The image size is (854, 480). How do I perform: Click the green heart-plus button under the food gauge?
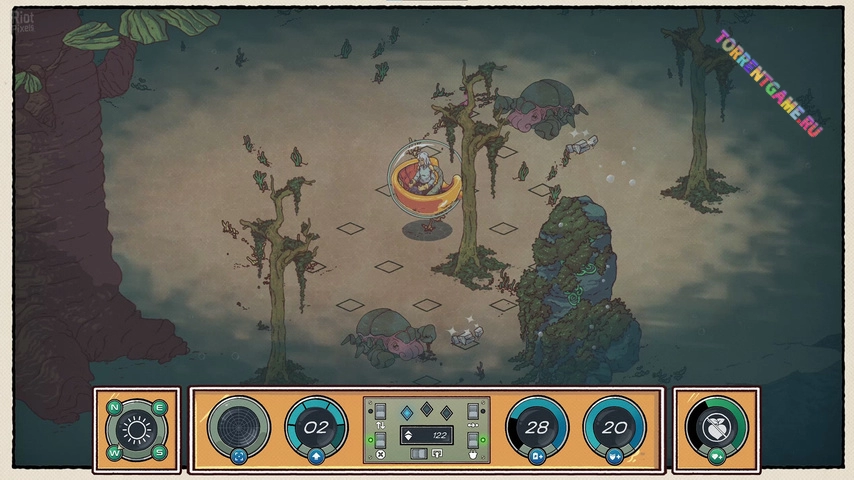[x=717, y=457]
